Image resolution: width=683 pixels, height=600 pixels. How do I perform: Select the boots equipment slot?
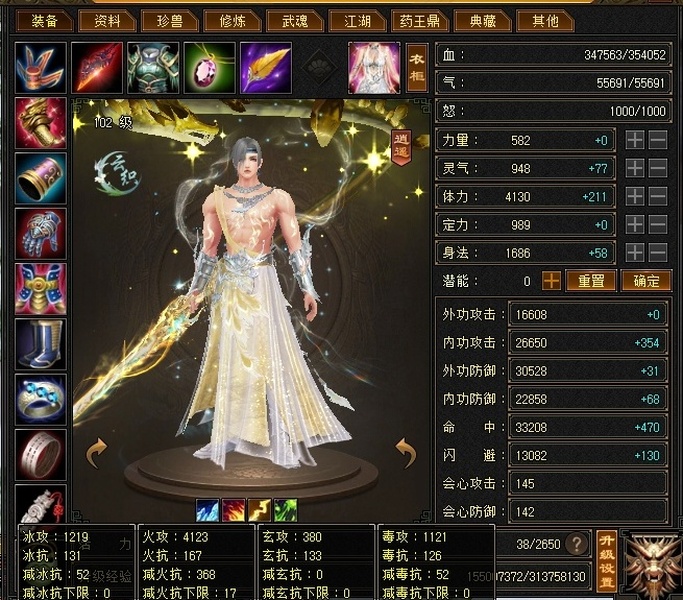(41, 343)
